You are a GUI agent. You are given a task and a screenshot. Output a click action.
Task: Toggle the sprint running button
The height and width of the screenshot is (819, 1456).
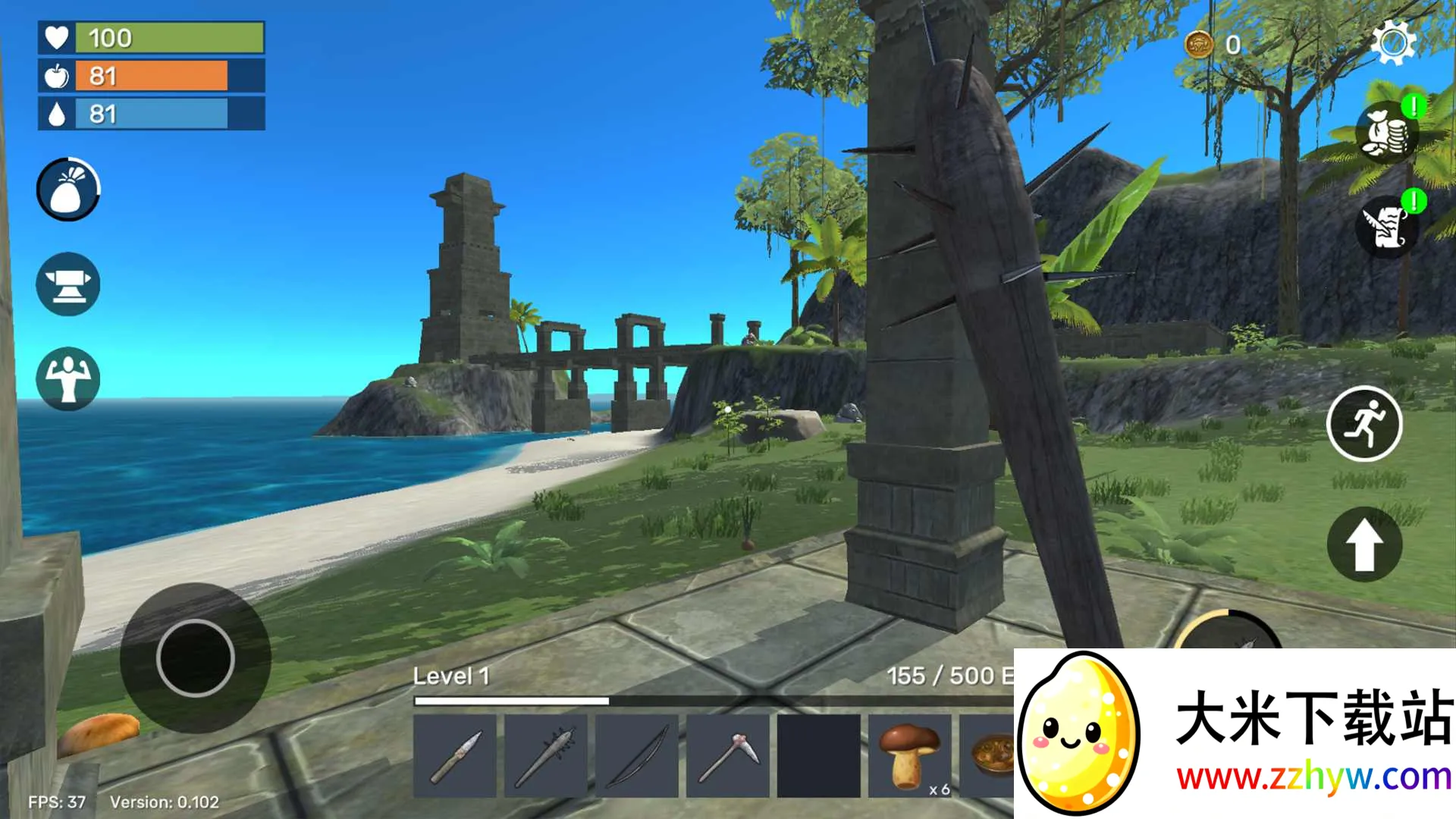coord(1364,424)
